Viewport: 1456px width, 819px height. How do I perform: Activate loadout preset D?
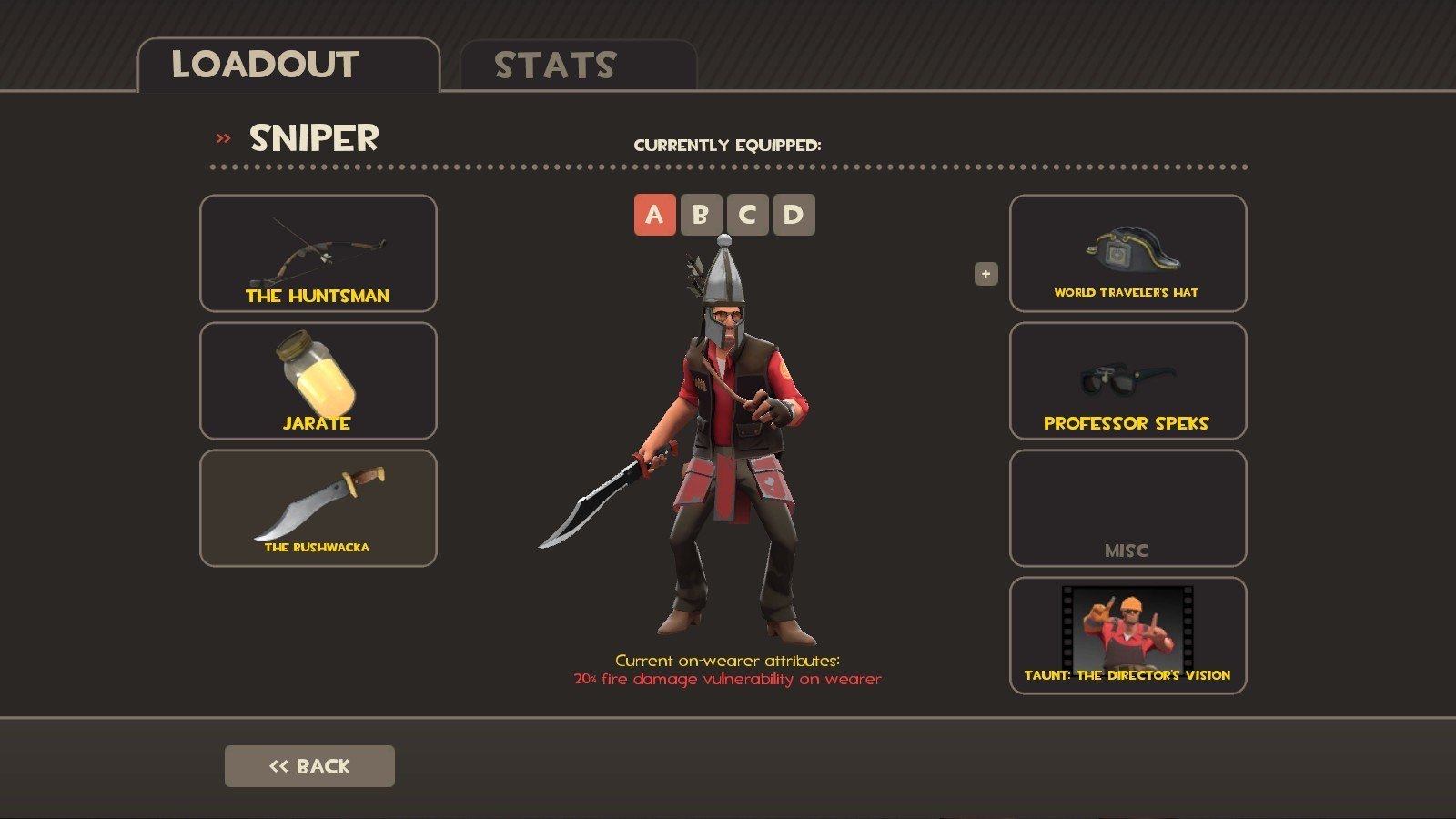click(794, 215)
